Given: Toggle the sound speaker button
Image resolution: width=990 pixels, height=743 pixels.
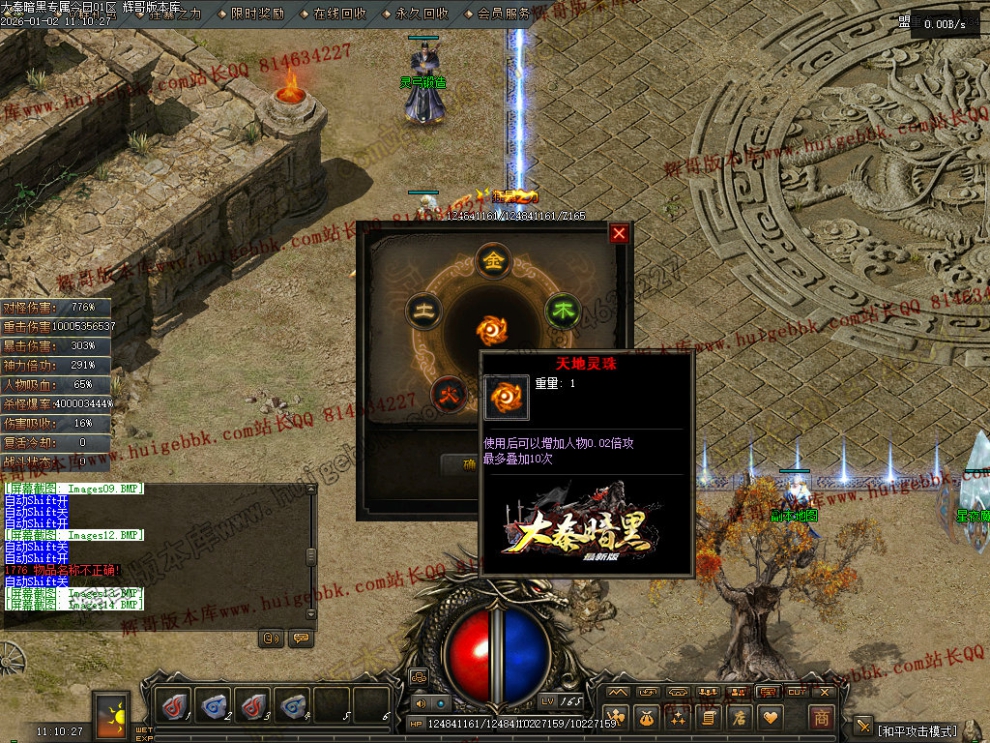Looking at the screenshot, I should tap(420, 703).
